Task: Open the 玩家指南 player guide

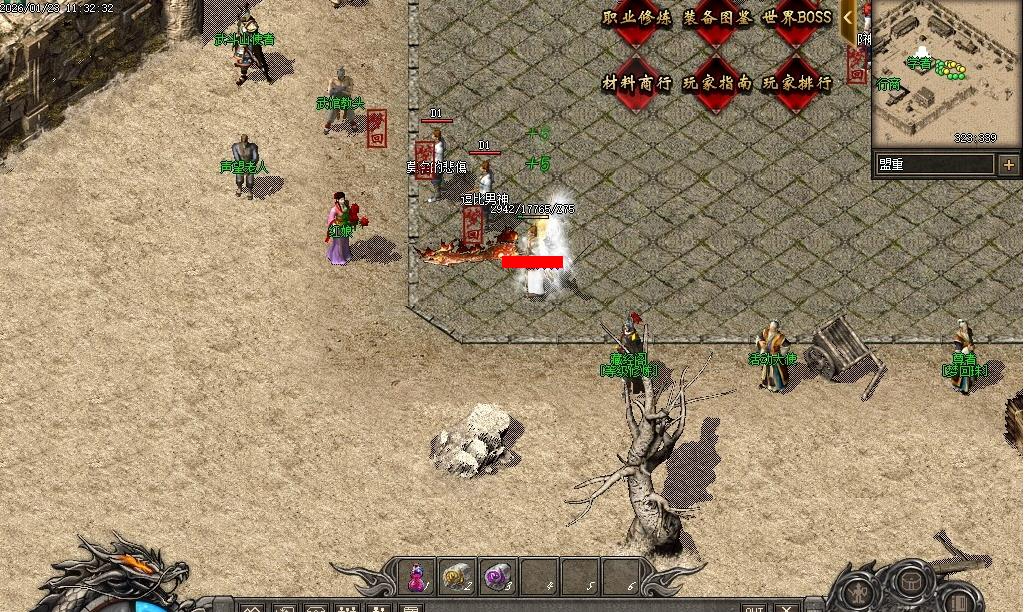Action: tap(717, 83)
